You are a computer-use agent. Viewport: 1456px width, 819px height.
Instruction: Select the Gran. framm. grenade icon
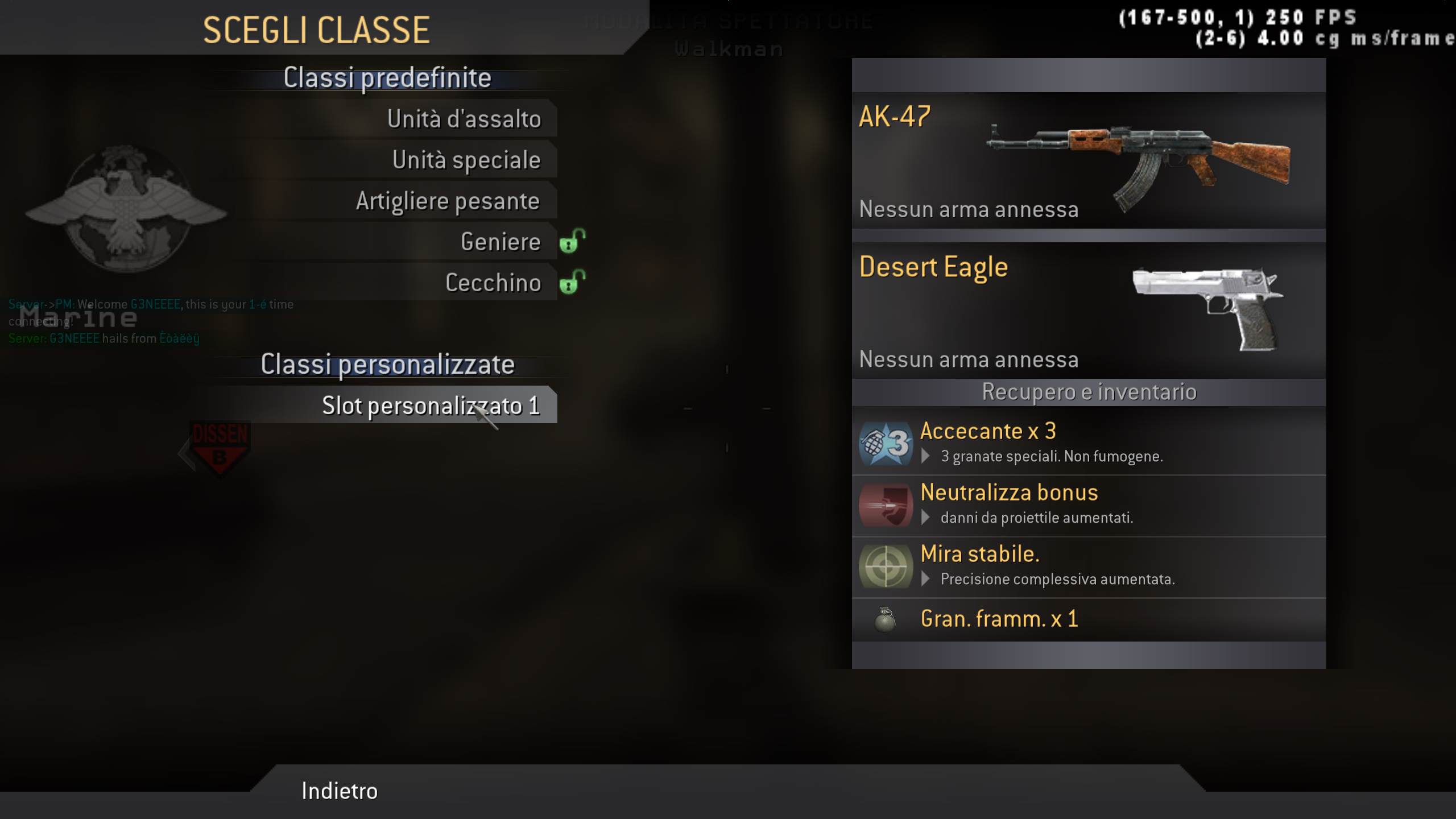click(x=885, y=621)
